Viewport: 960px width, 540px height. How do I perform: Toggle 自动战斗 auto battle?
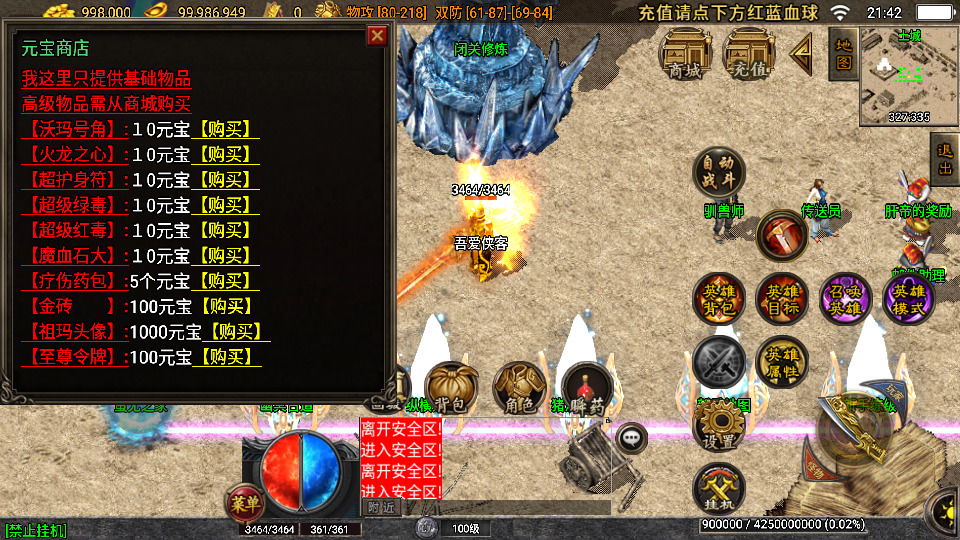coord(719,172)
